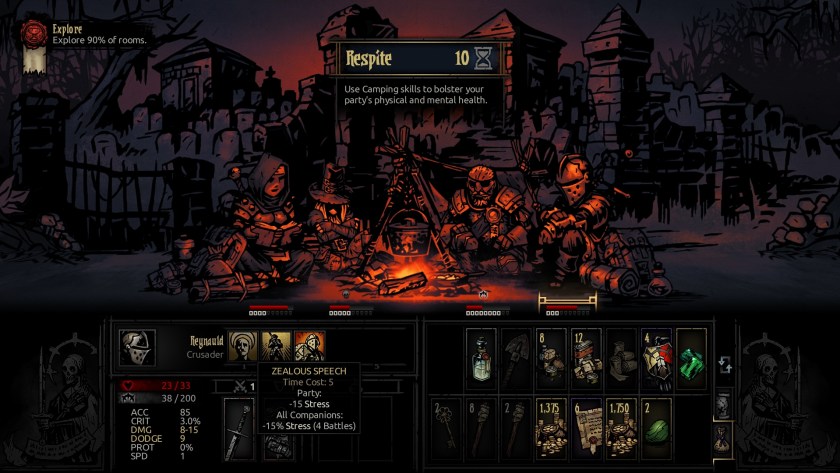Activate the Zealous Speech camping skill
This screenshot has width=840, height=473.
point(309,346)
